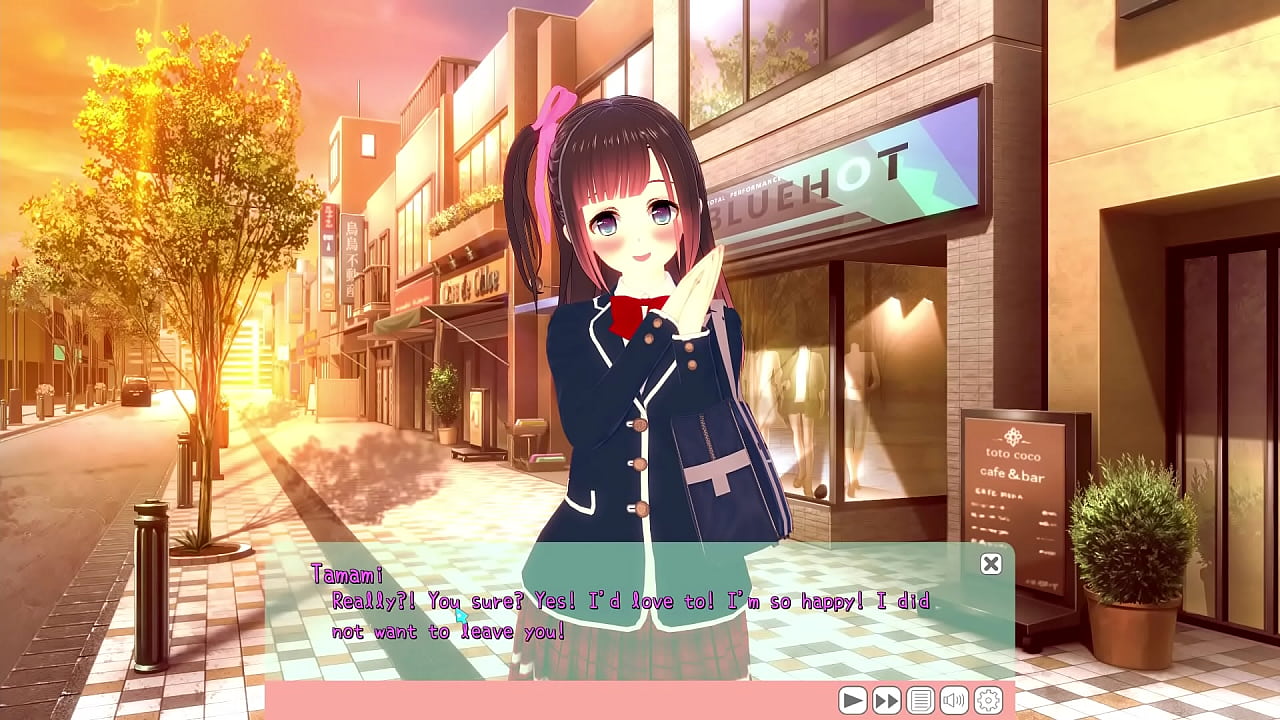The height and width of the screenshot is (720, 1280).
Task: Dismiss the dialogue box with X
Action: (x=990, y=564)
